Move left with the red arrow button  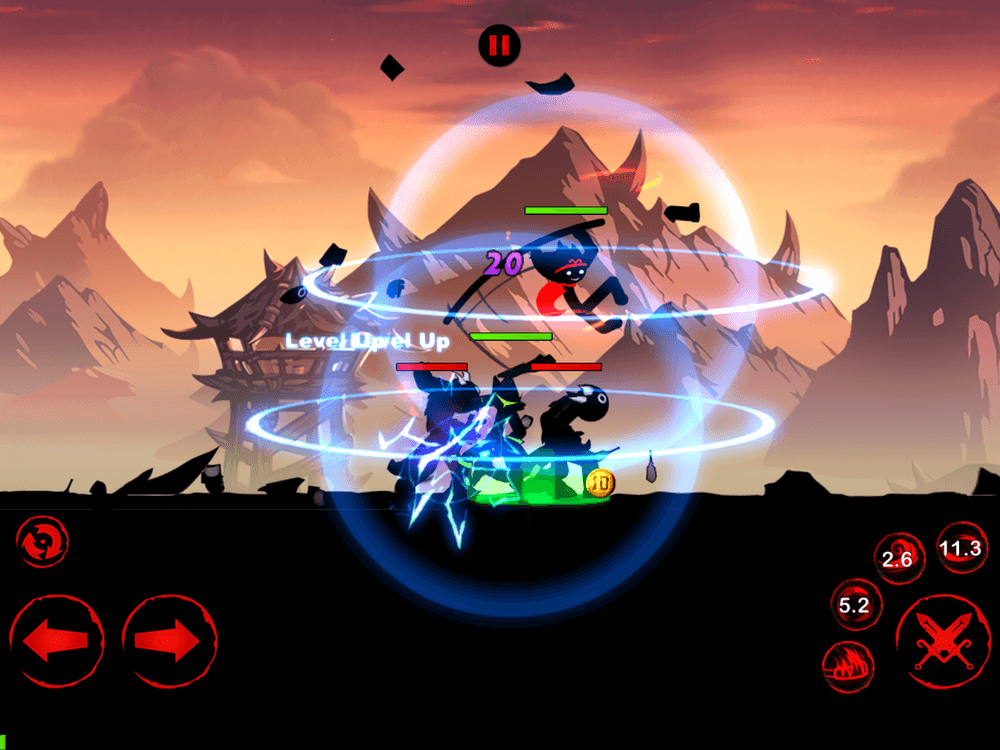(56, 642)
